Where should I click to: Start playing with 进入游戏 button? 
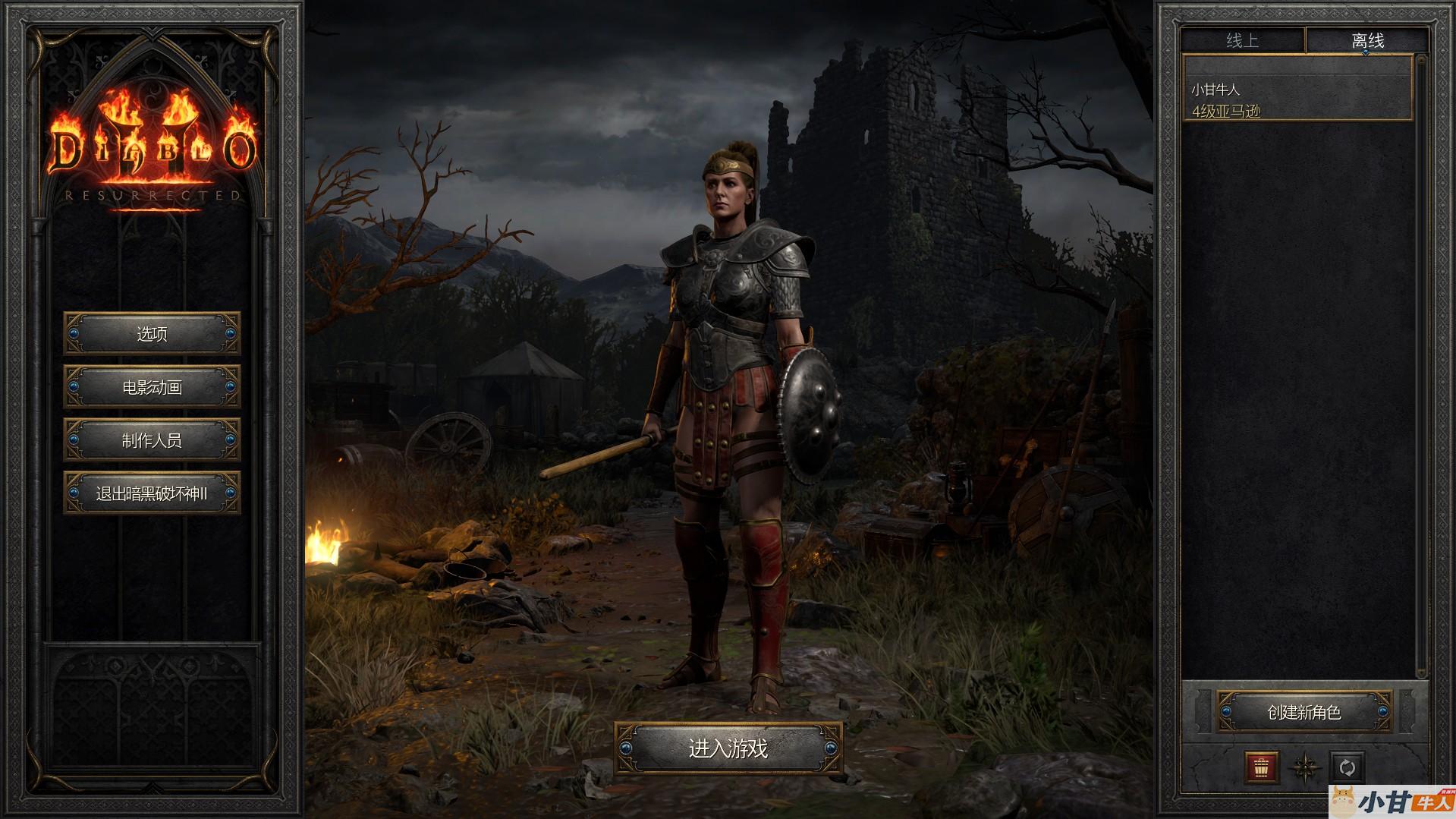point(728,748)
